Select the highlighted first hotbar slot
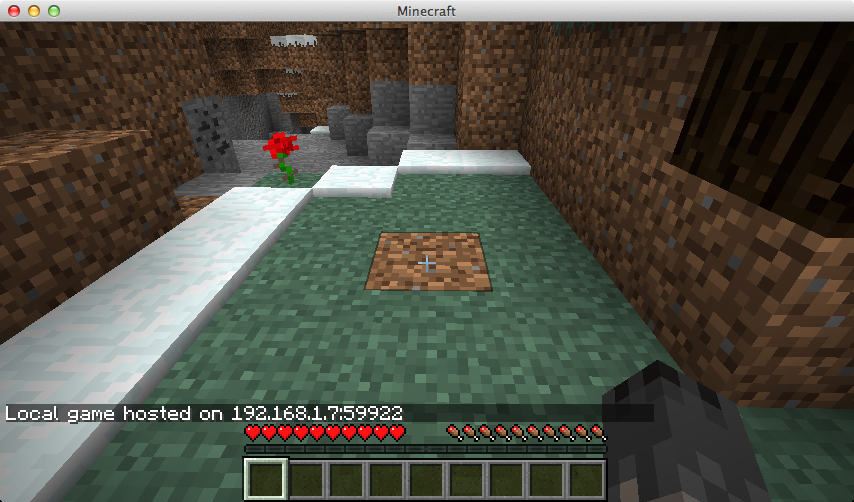Image resolution: width=854 pixels, height=502 pixels. click(265, 479)
